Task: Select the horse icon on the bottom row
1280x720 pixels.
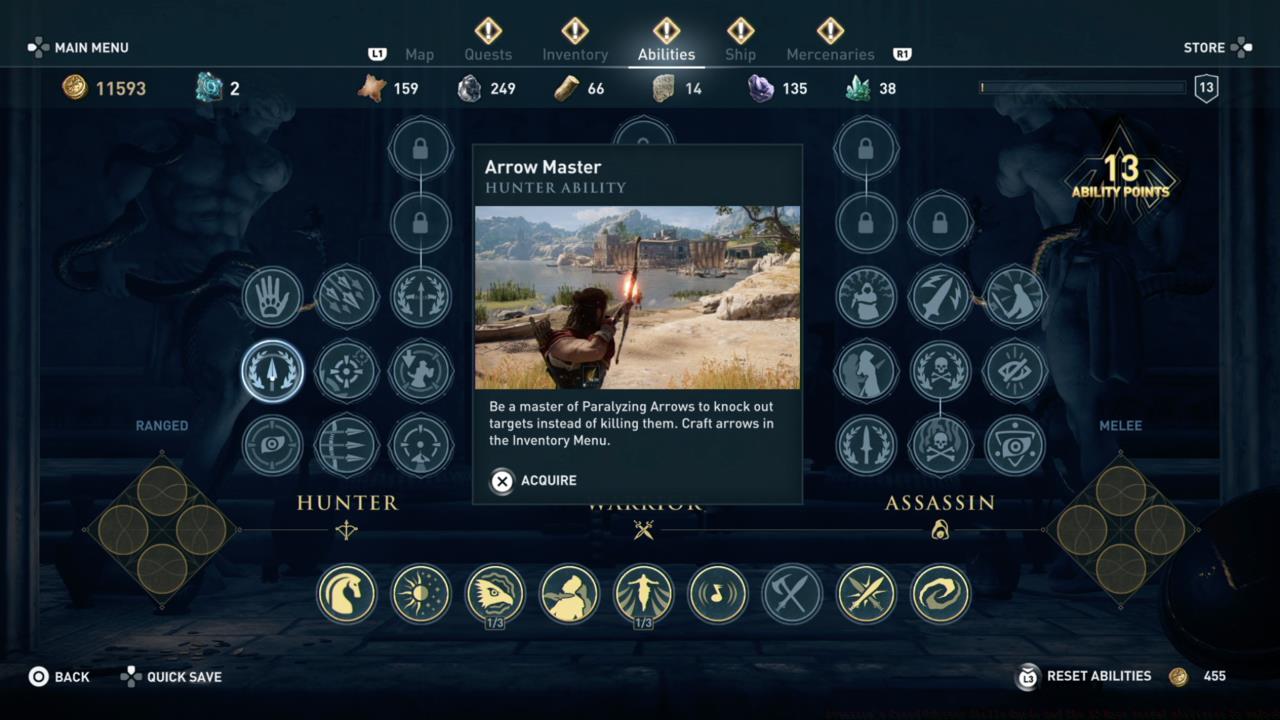Action: click(347, 593)
